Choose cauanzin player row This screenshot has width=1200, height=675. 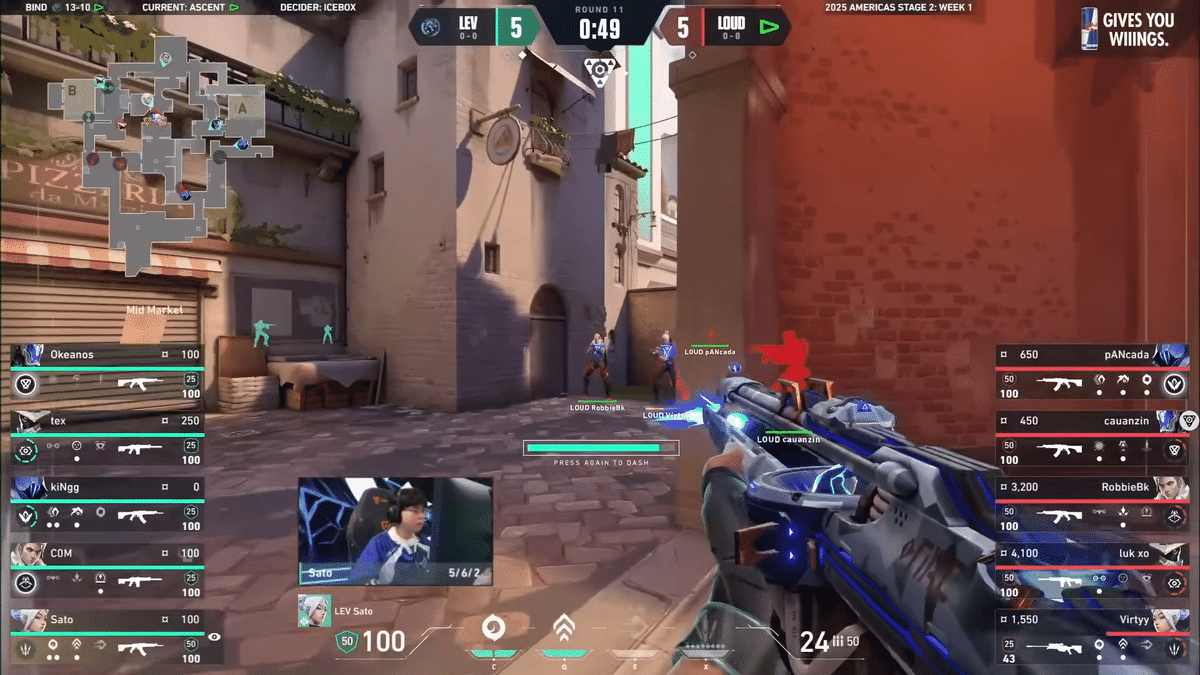point(1092,437)
